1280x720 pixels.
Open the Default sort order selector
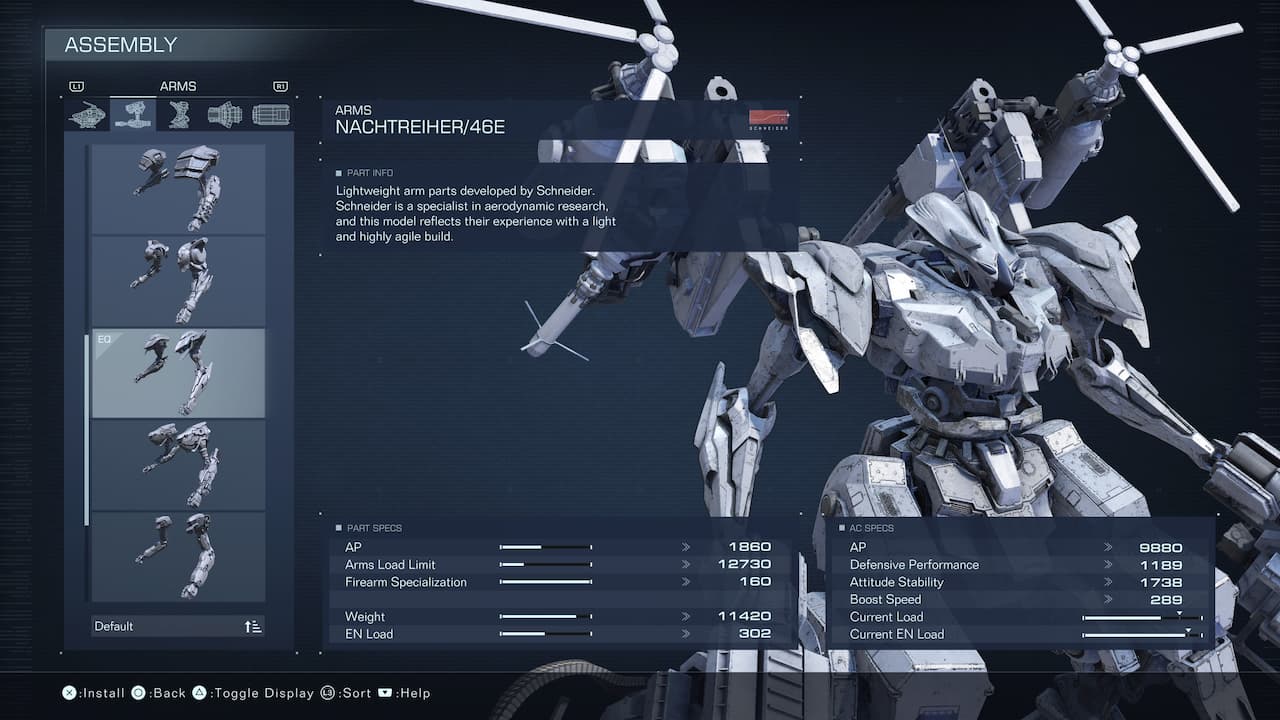click(178, 626)
